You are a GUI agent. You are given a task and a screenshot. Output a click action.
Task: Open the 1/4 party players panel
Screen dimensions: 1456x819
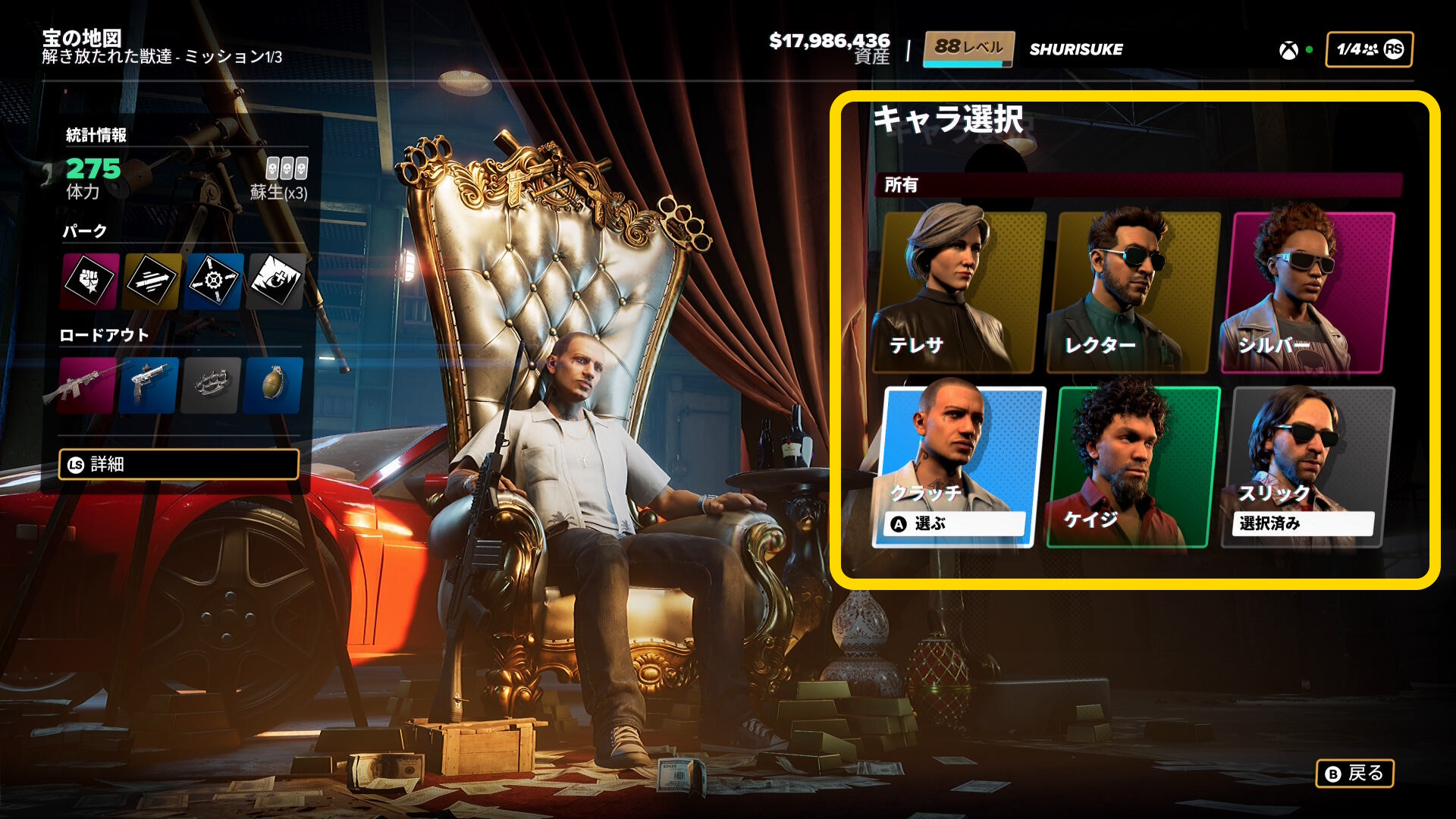click(1369, 49)
